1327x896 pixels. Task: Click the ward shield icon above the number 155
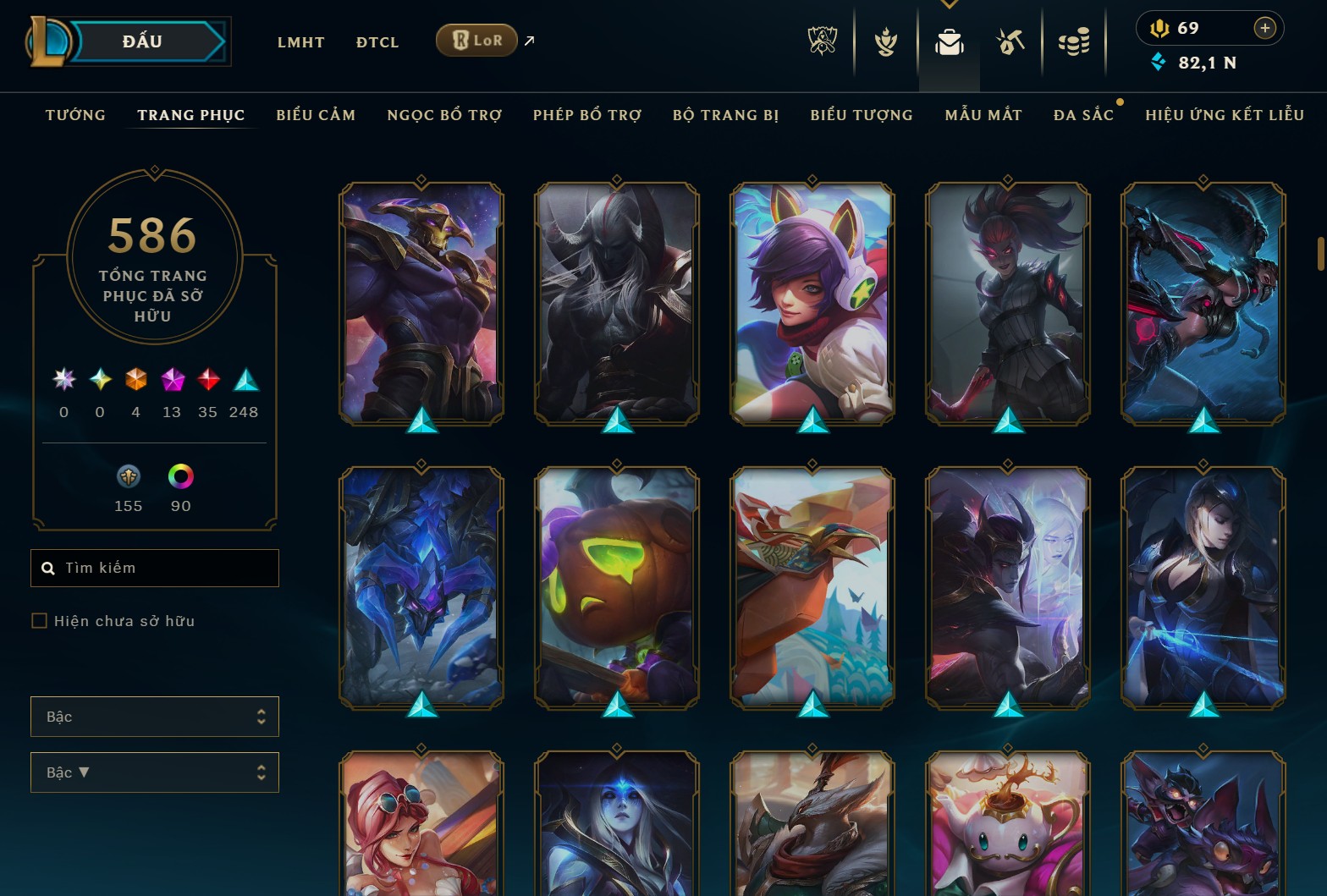tap(127, 476)
